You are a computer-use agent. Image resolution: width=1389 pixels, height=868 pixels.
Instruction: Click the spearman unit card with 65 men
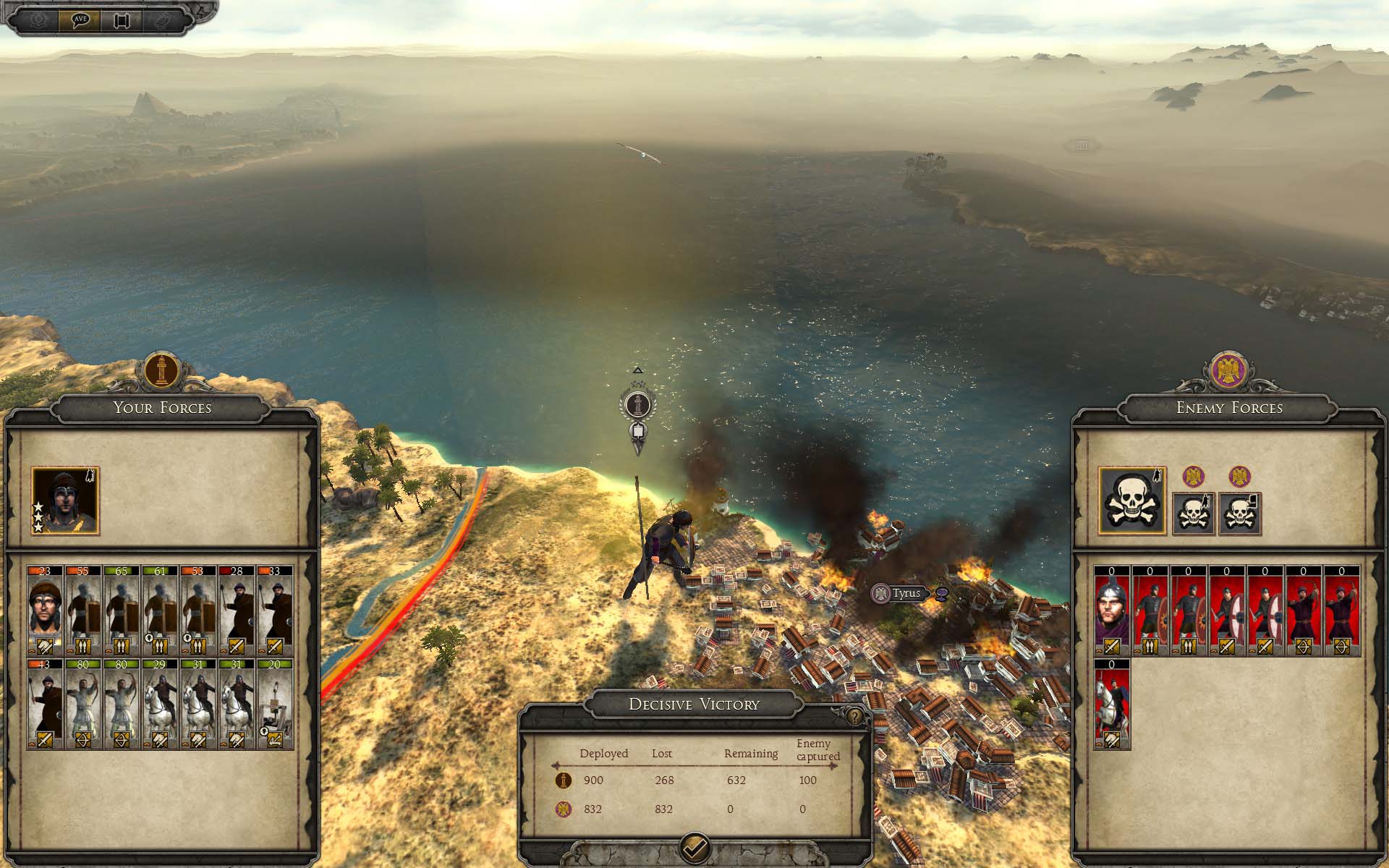point(122,610)
